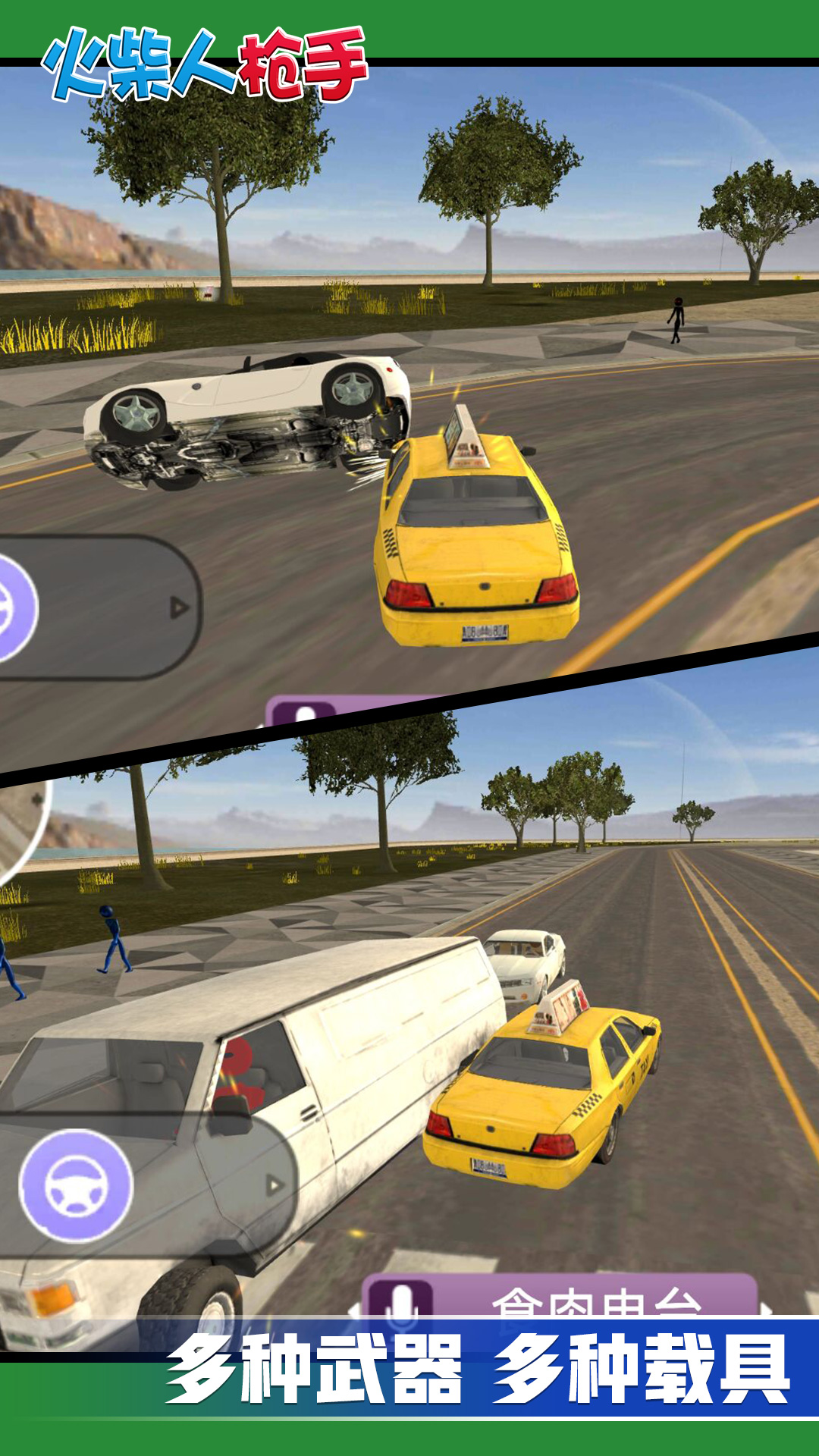
Task: Tap the round steering wheel button over the white van
Action: click(x=76, y=1185)
